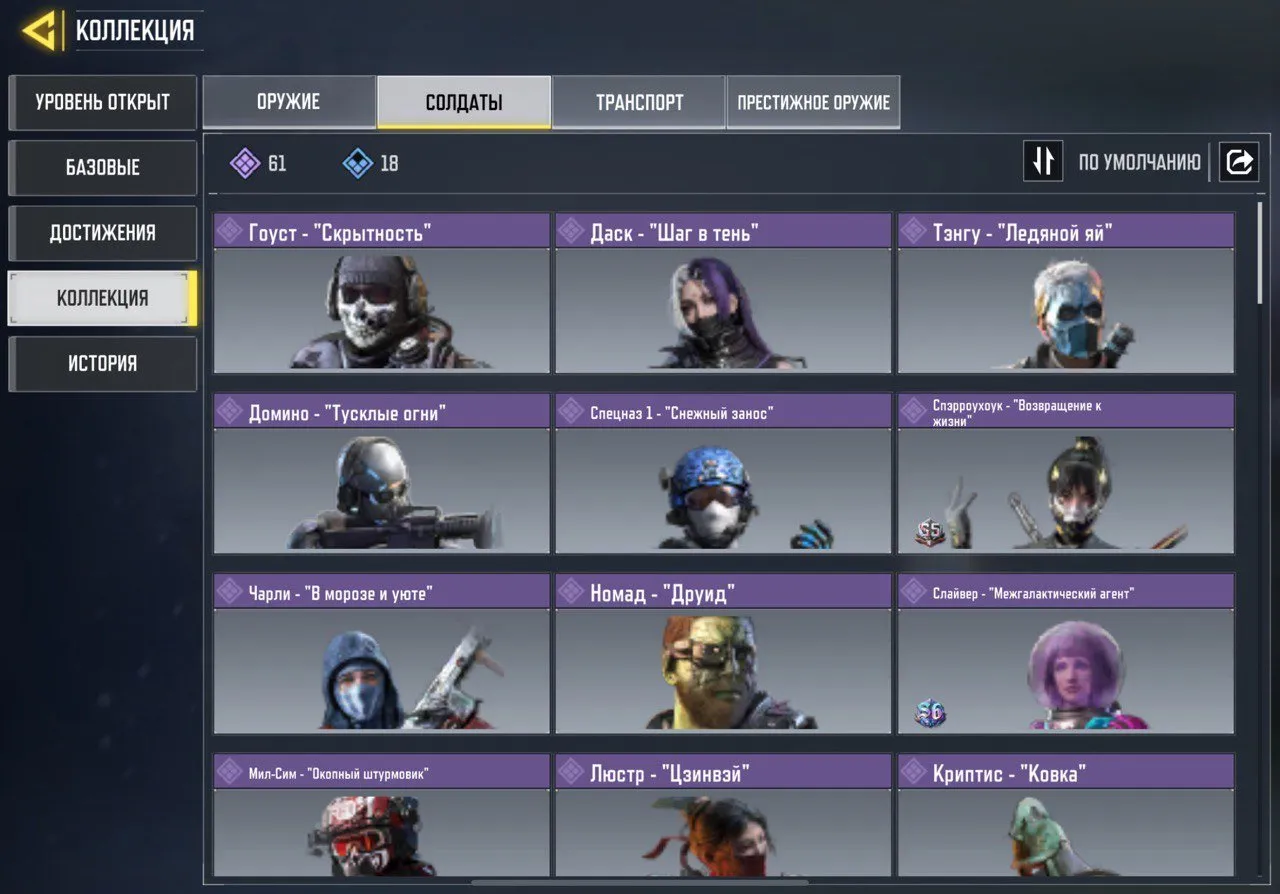Switch to the Оружие tab
The image size is (1280, 894).
(289, 101)
